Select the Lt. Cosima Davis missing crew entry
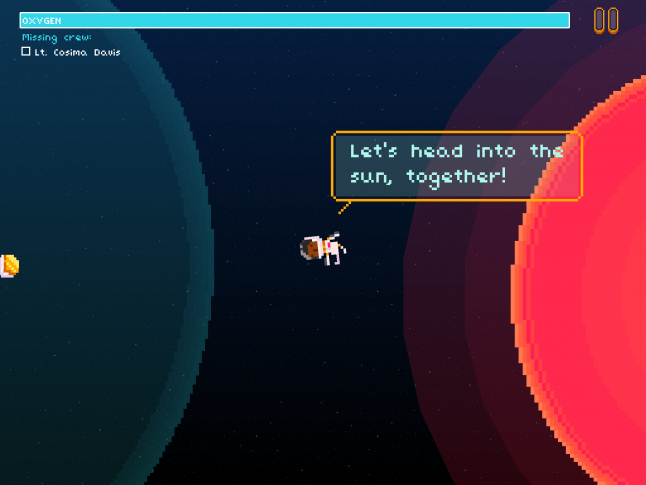 70,52
